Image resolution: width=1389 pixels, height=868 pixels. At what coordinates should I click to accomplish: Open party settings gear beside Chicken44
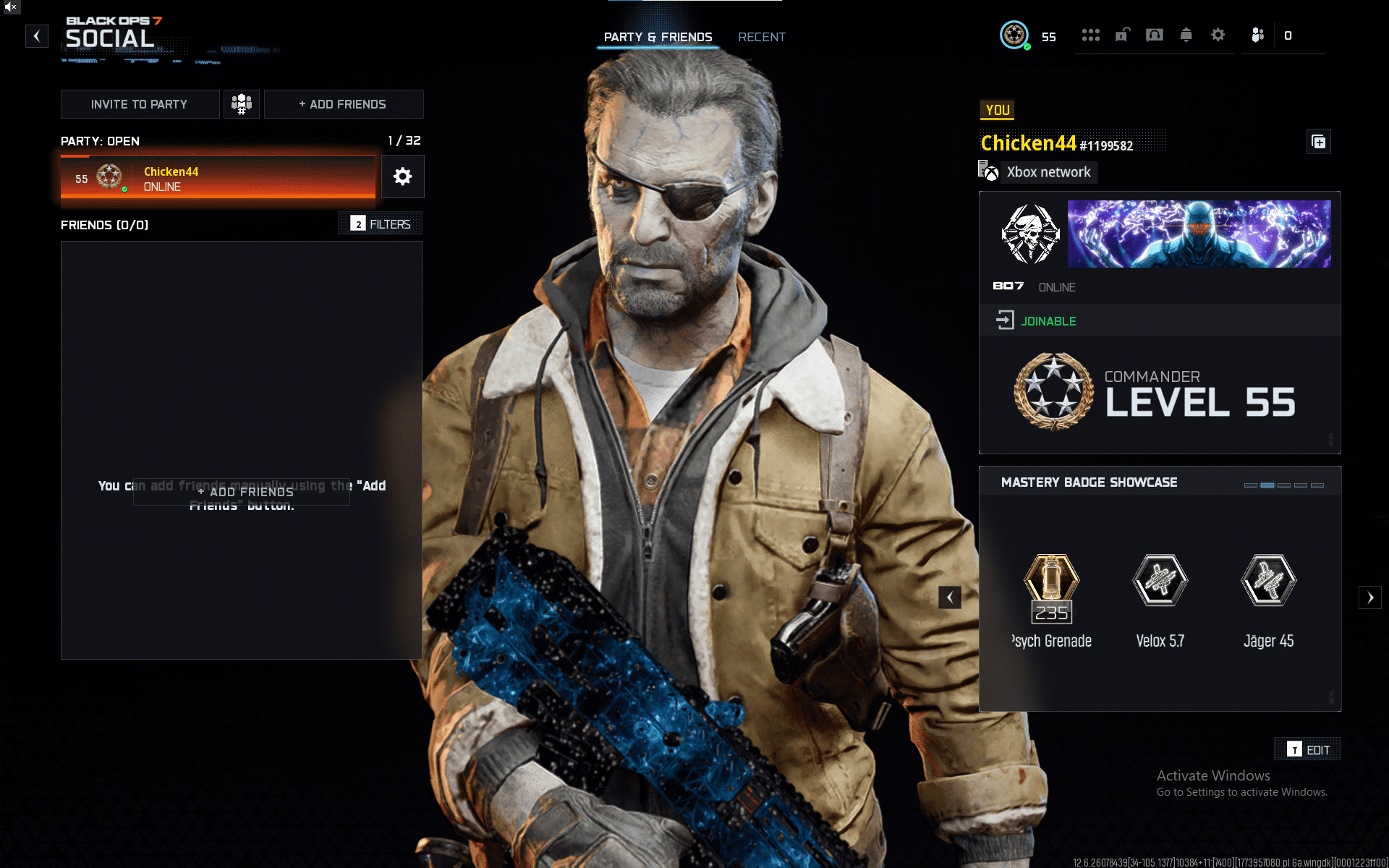[402, 176]
